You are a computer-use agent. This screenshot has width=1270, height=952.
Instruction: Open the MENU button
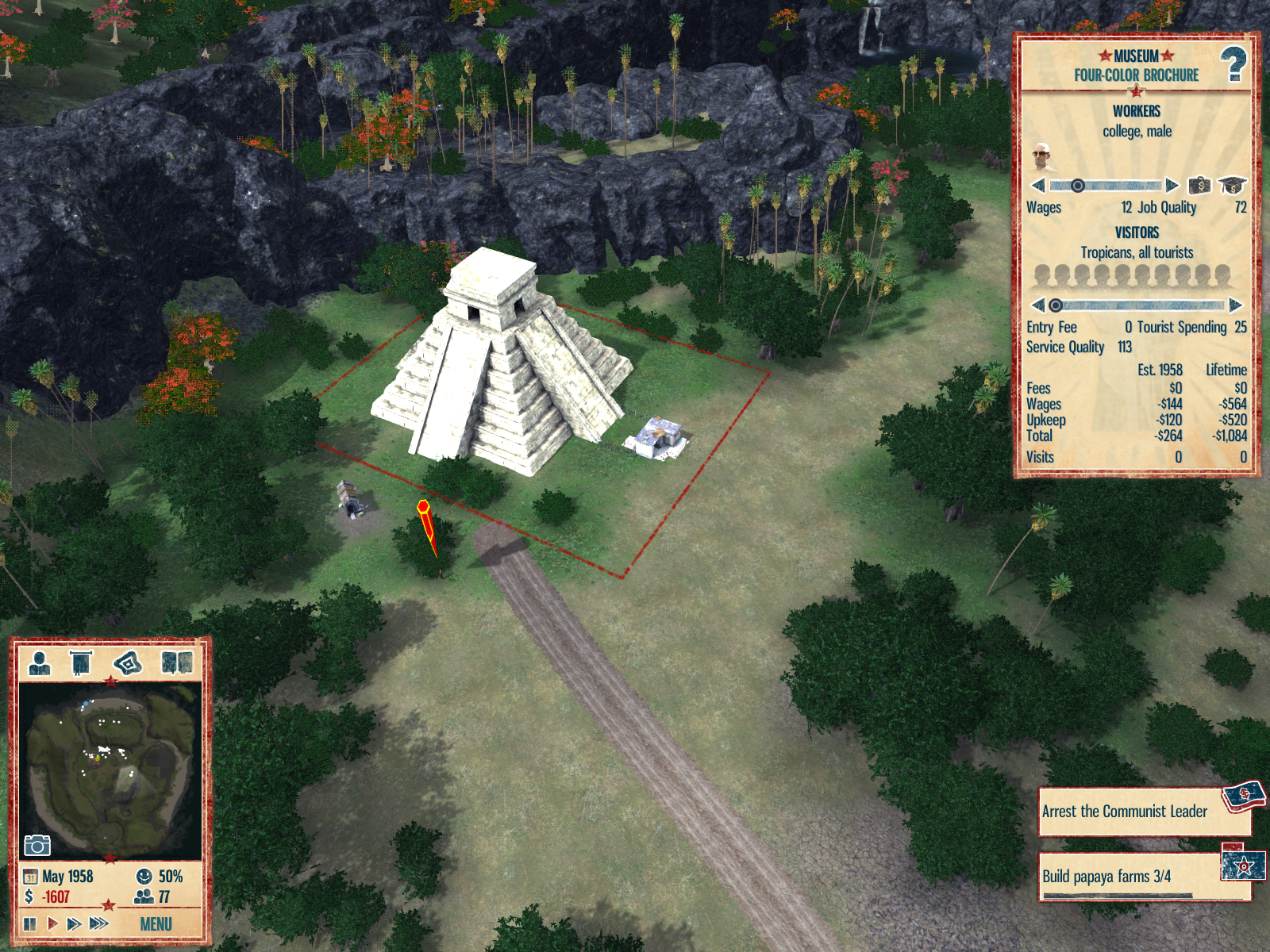(156, 924)
